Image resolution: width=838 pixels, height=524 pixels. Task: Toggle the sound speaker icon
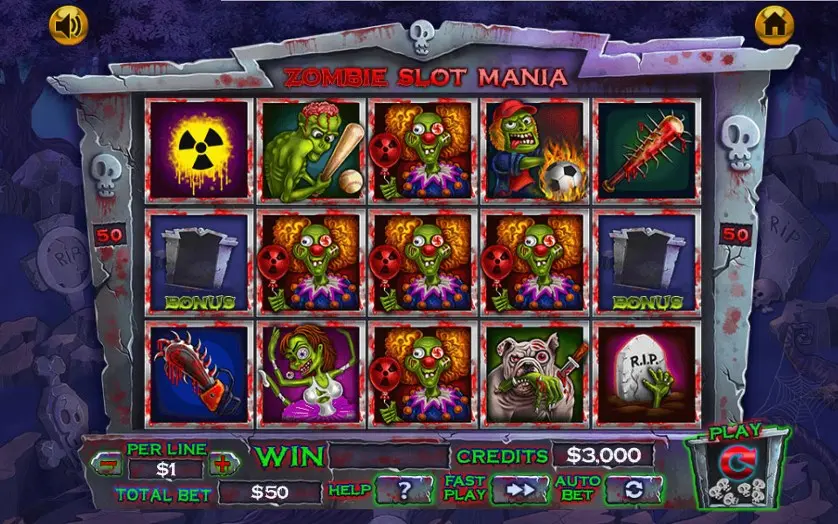point(70,25)
